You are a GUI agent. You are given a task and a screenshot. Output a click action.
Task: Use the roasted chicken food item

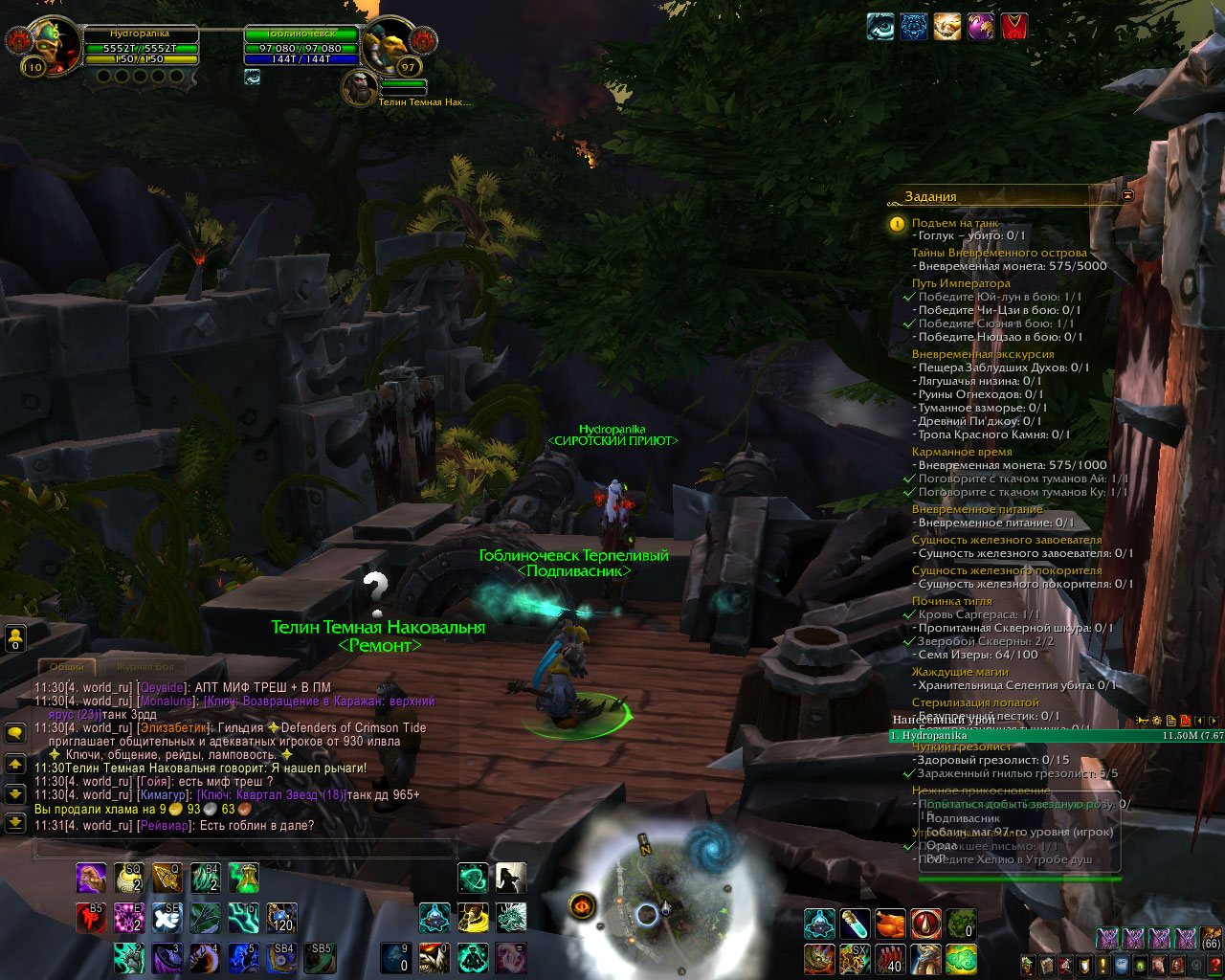click(x=890, y=924)
